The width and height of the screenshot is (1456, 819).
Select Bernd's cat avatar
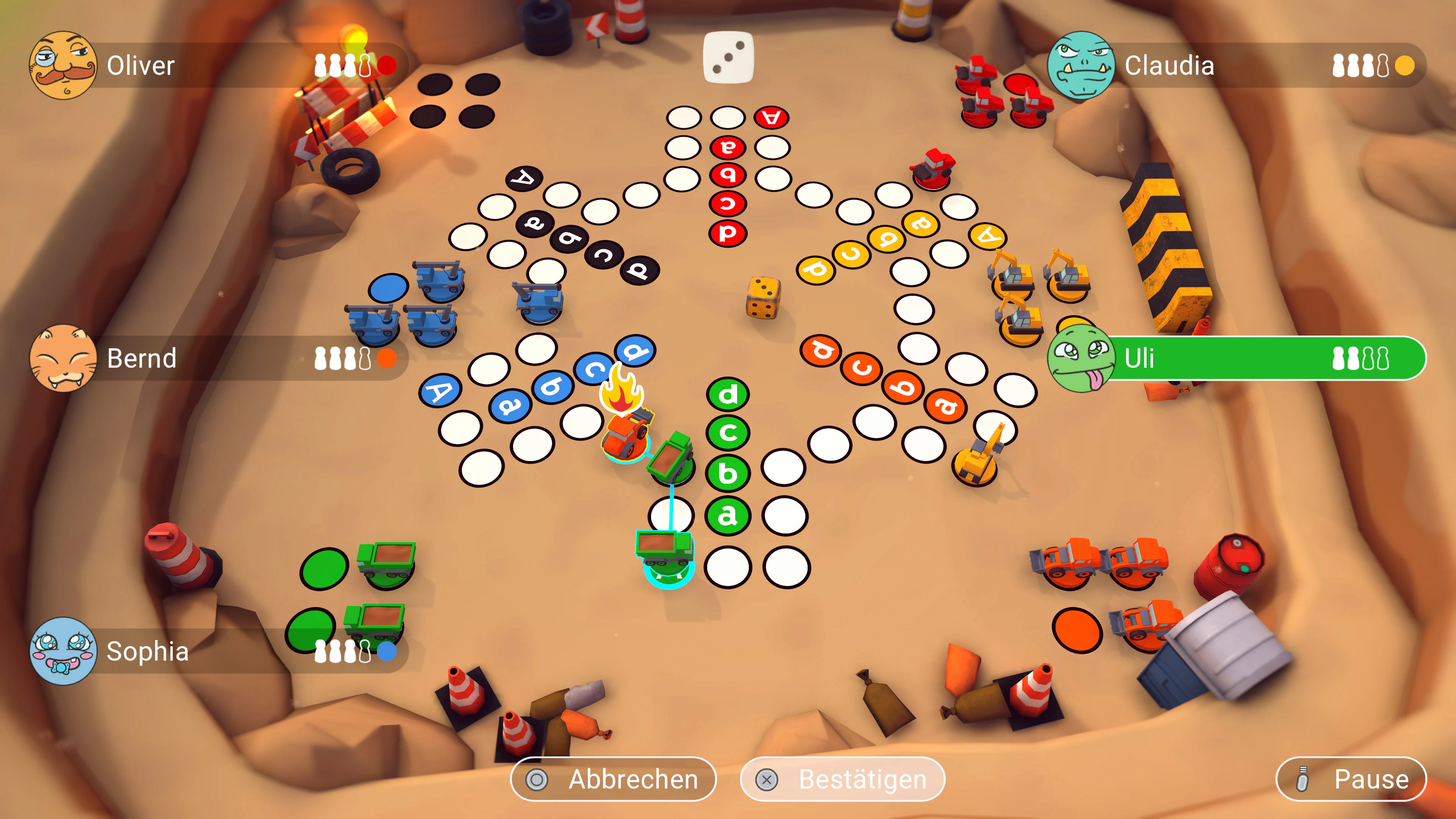tap(64, 358)
